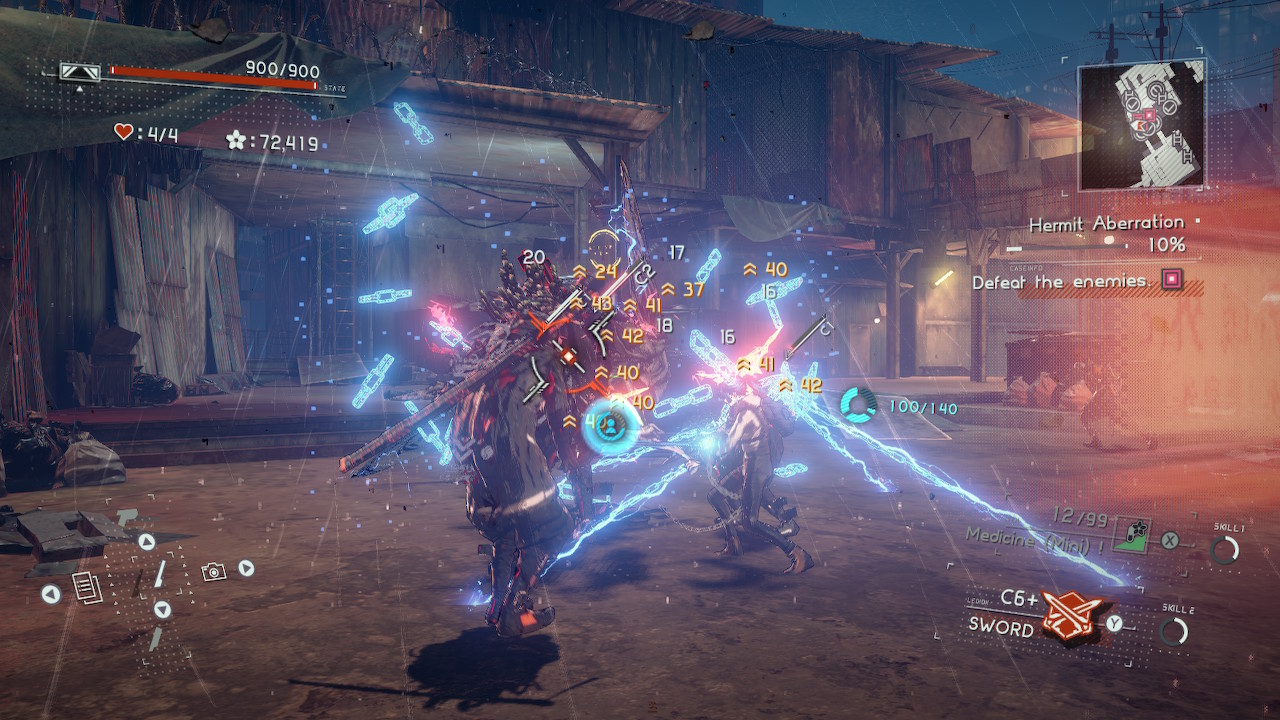
Task: Activate the Sword Legion crossed-swords icon
Action: click(x=1072, y=614)
